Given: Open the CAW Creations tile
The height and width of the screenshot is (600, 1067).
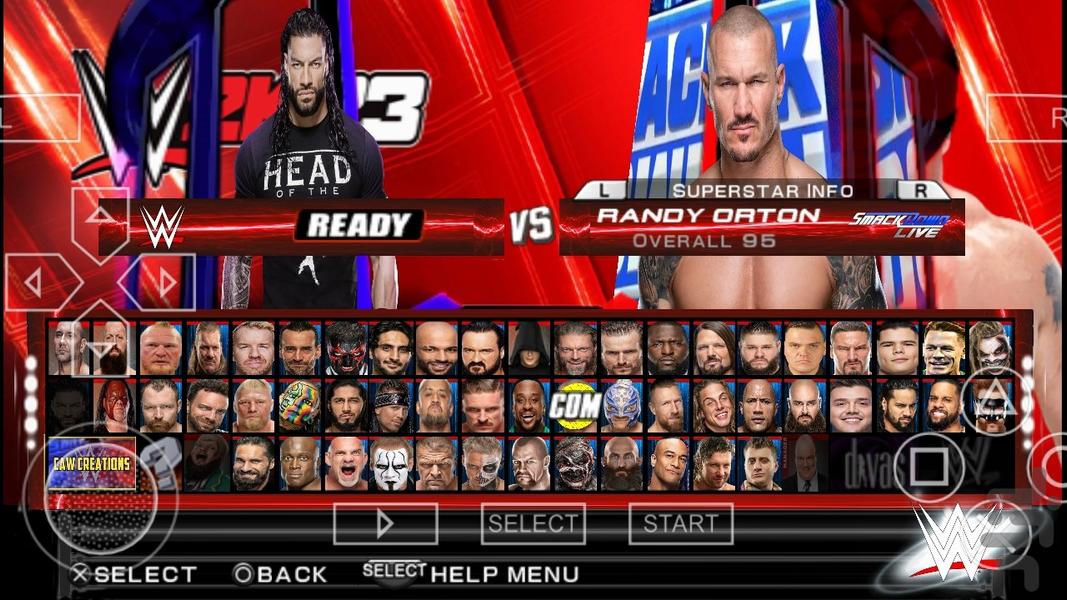Looking at the screenshot, I should pos(91,463).
